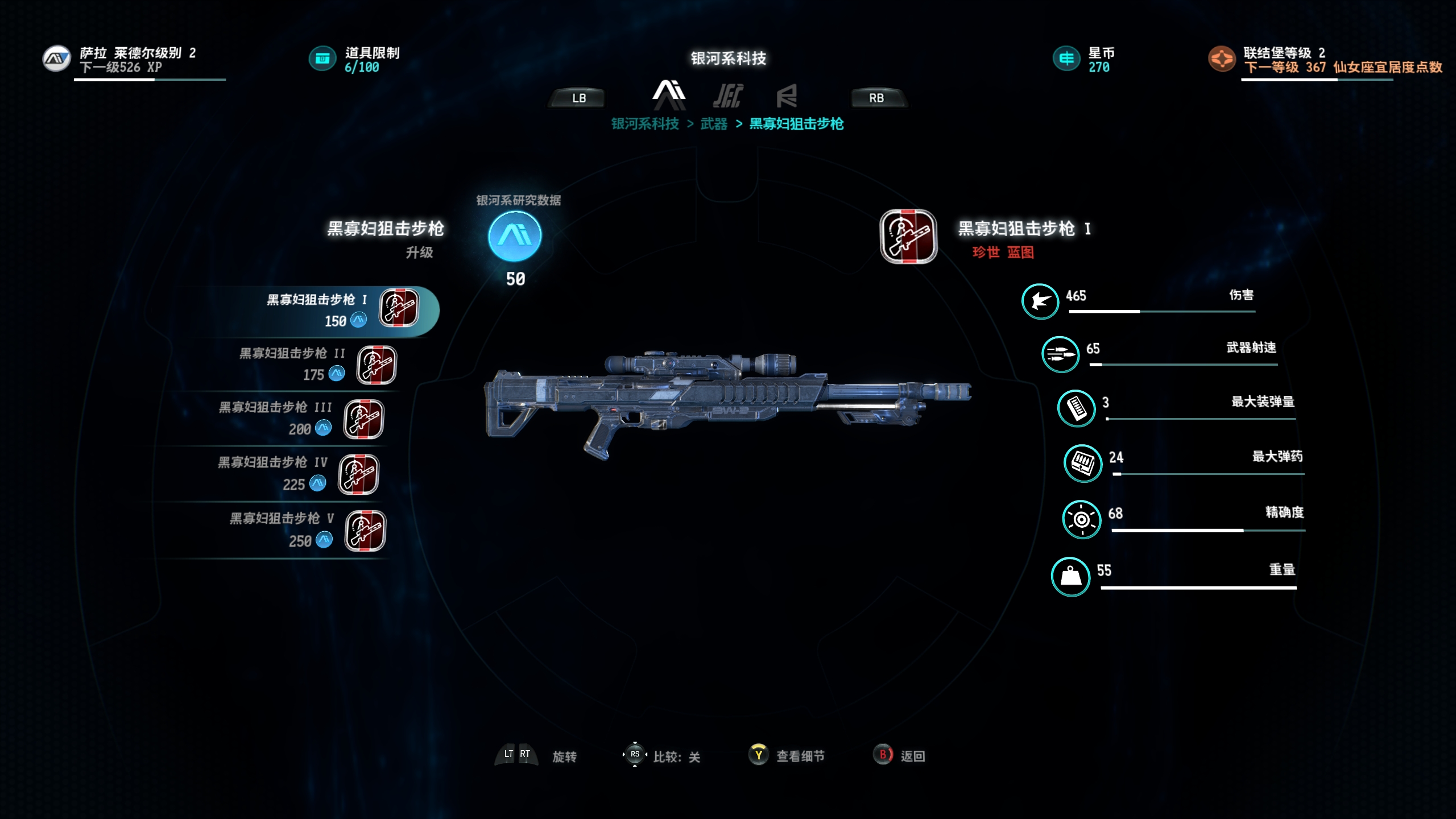
Task: Click the 黑寡妇狙击步枪 I blueprint icon beside stats
Action: (908, 236)
